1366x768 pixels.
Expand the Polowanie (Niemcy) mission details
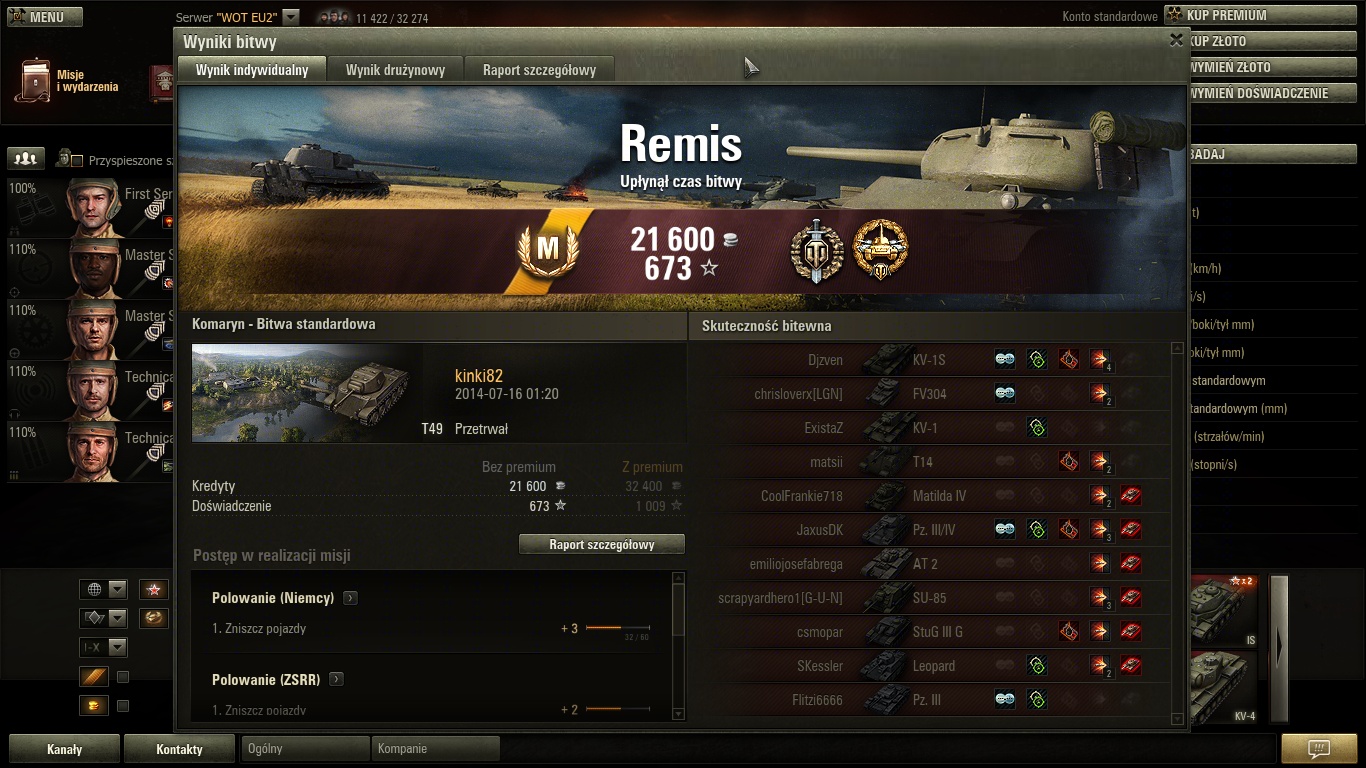tap(350, 598)
